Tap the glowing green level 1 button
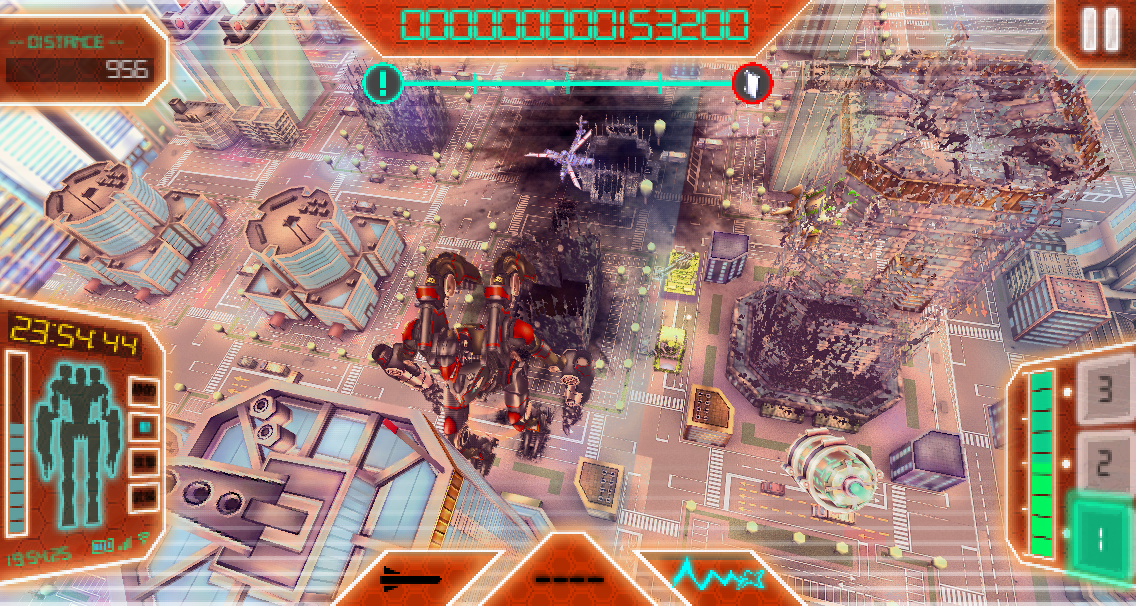 tap(1100, 539)
